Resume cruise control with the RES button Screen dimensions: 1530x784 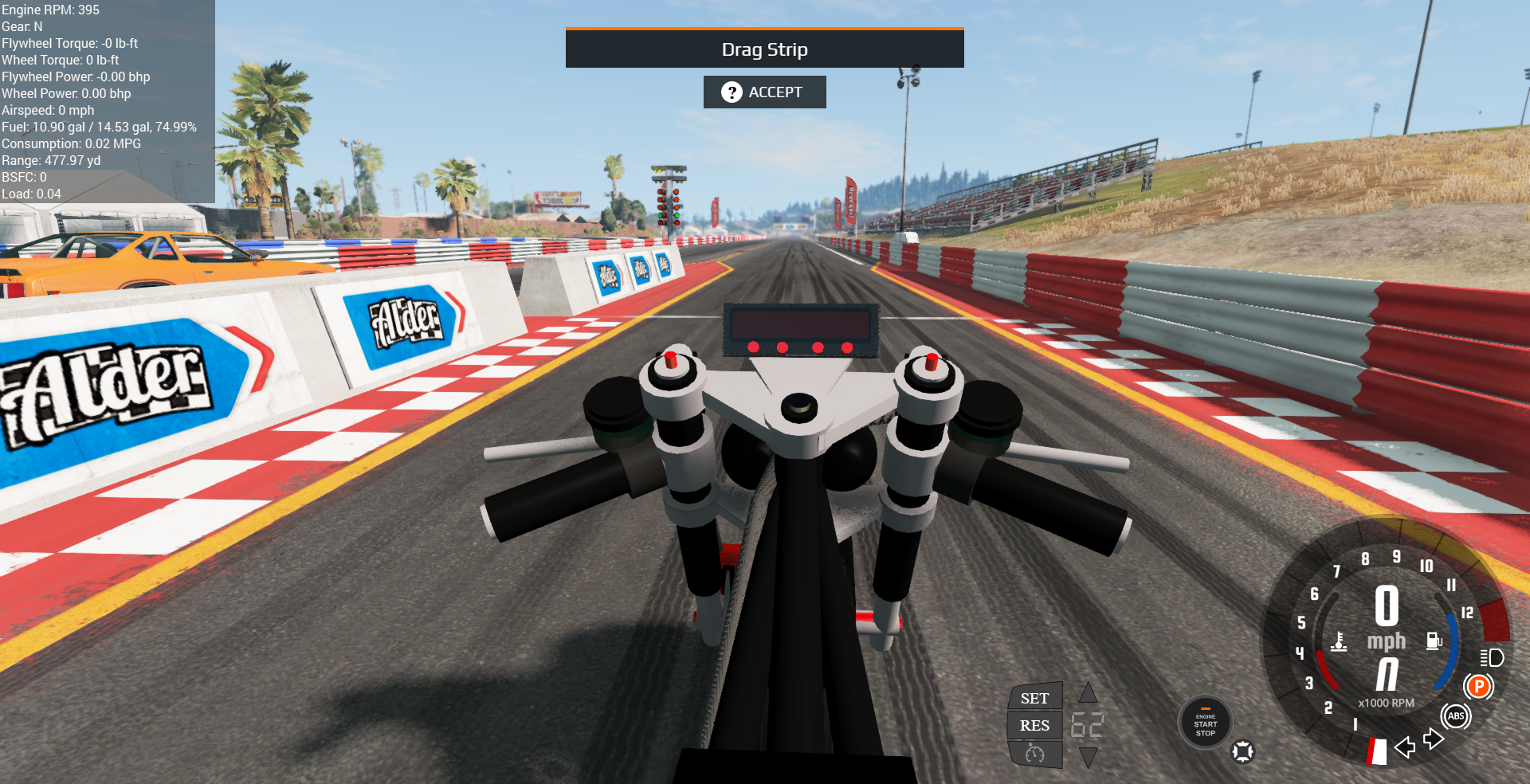click(1035, 725)
